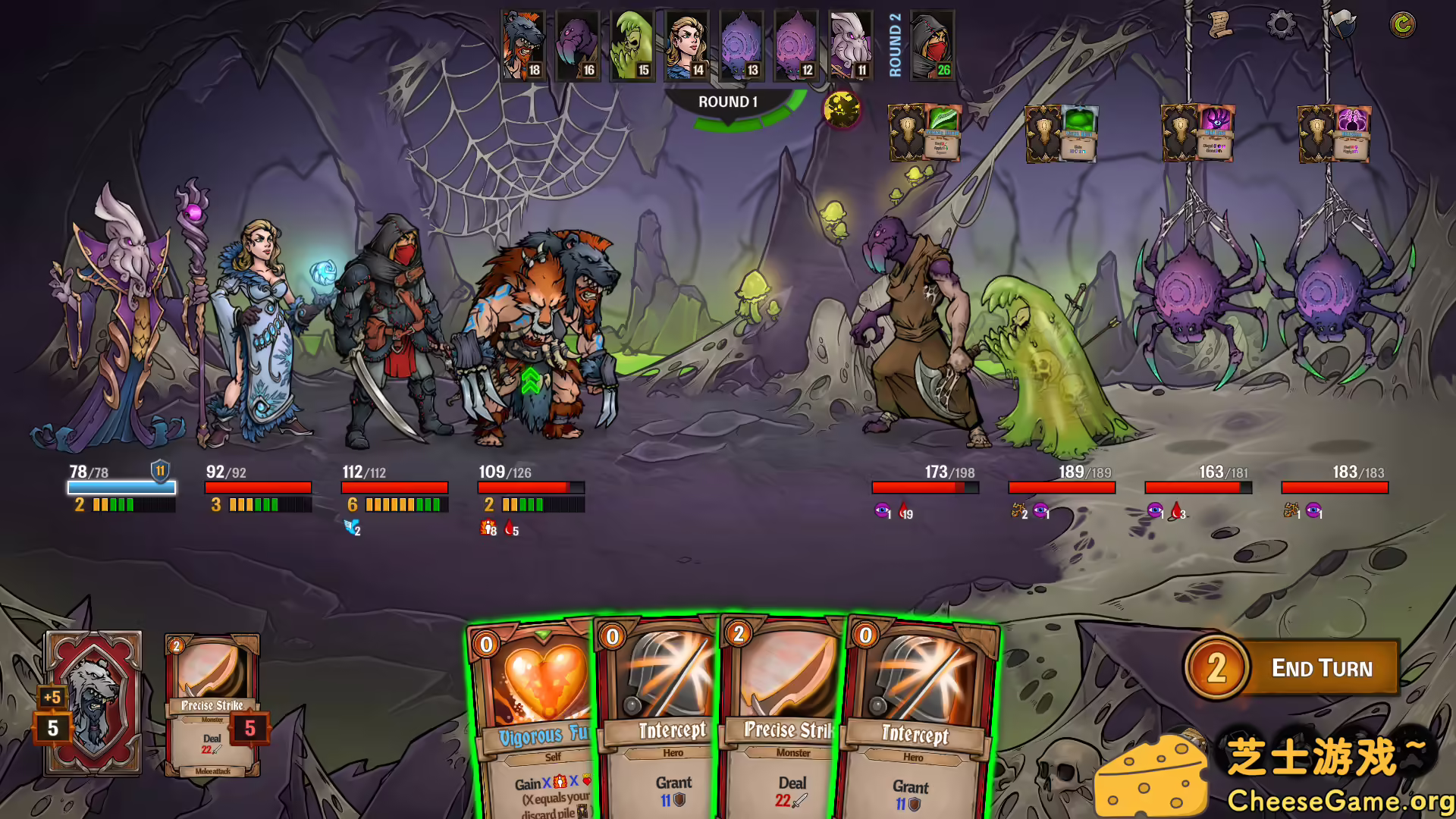Open the draw pile deck with wolf portrait
The width and height of the screenshot is (1456, 819).
point(93,703)
